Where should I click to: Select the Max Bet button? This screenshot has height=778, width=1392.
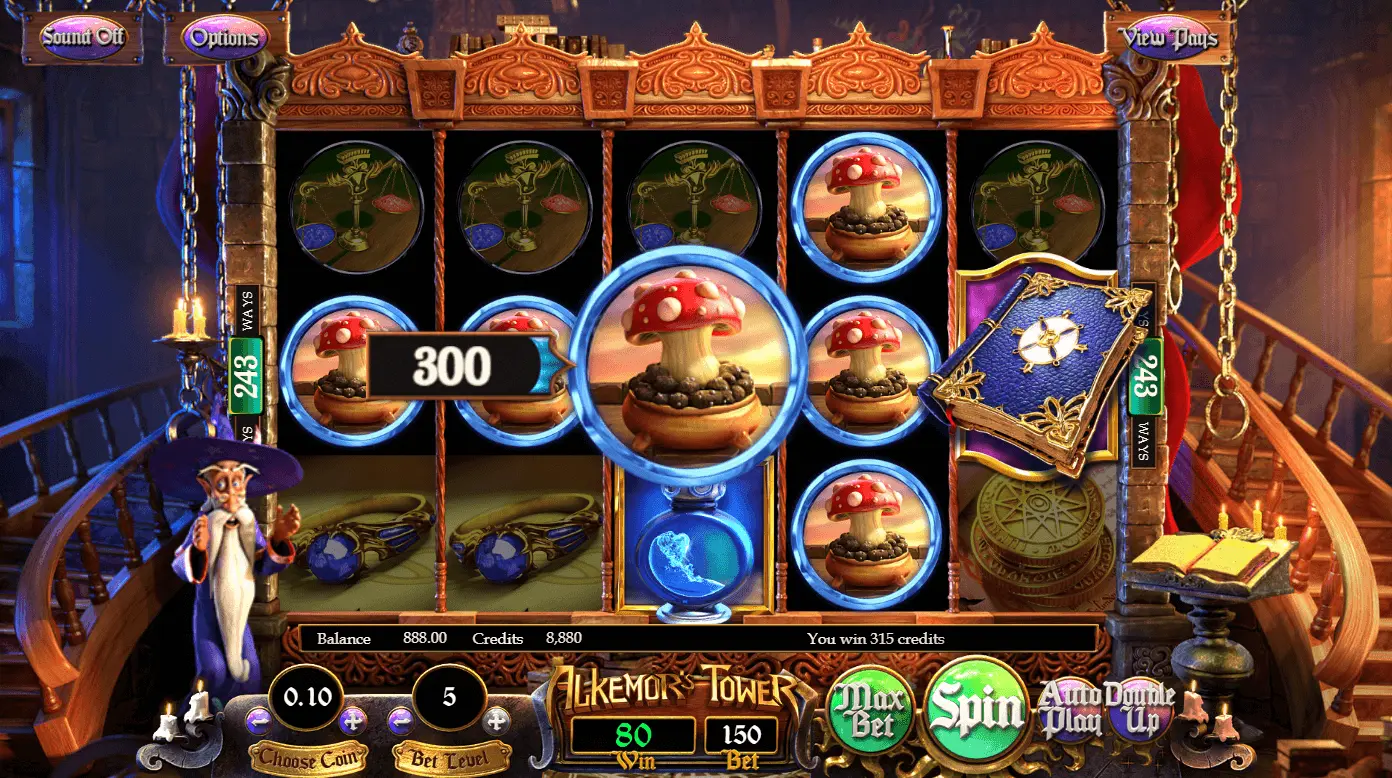(870, 711)
